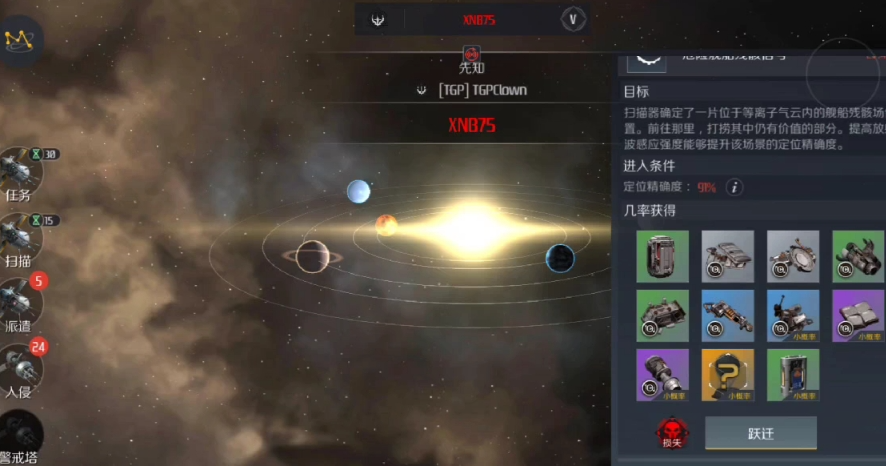This screenshot has width=886, height=466.
Task: Click the 跃迁 warp button
Action: (760, 433)
